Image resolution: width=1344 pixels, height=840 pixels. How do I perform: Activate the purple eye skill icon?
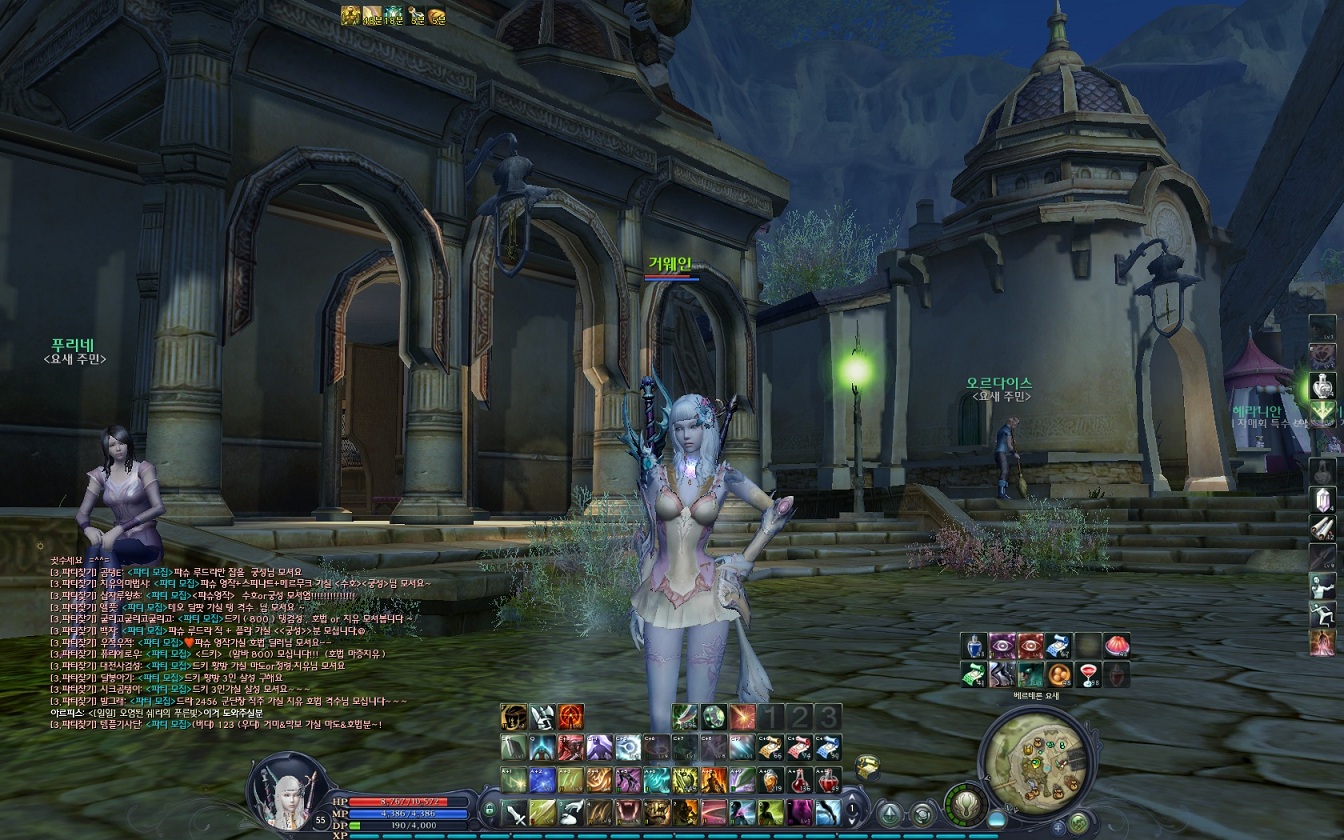point(1003,646)
